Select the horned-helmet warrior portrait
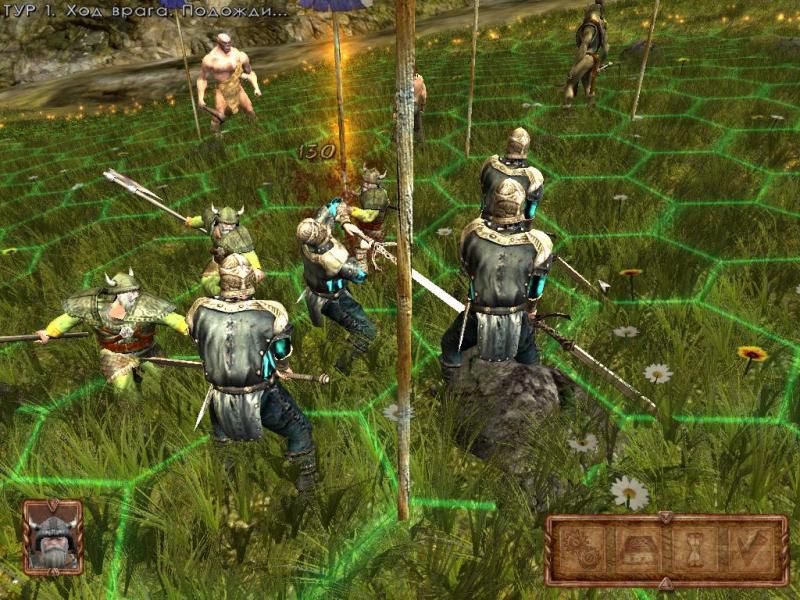This screenshot has width=800, height=600. point(52,537)
